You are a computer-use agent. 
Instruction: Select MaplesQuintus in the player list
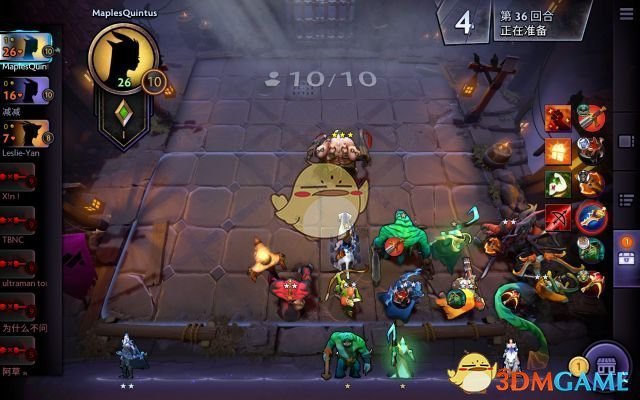click(x=26, y=48)
